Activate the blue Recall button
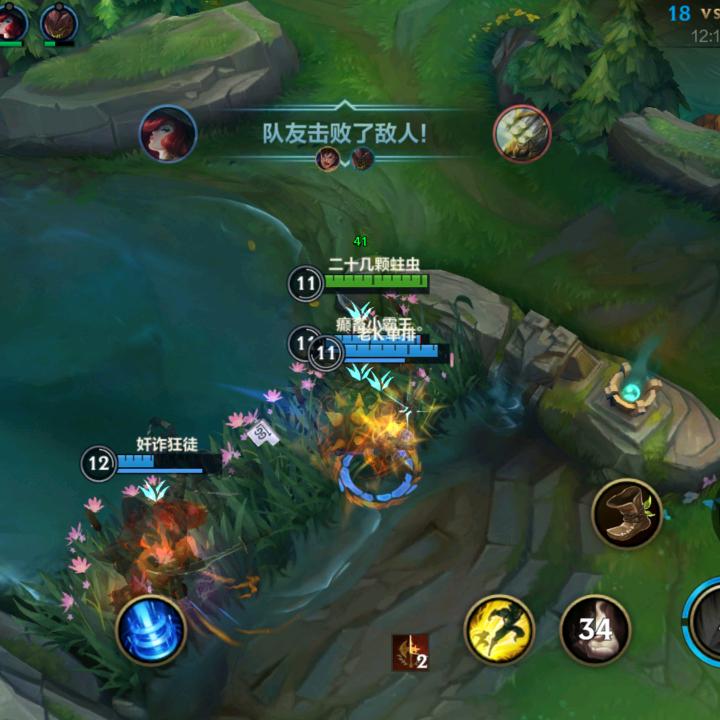 click(151, 630)
